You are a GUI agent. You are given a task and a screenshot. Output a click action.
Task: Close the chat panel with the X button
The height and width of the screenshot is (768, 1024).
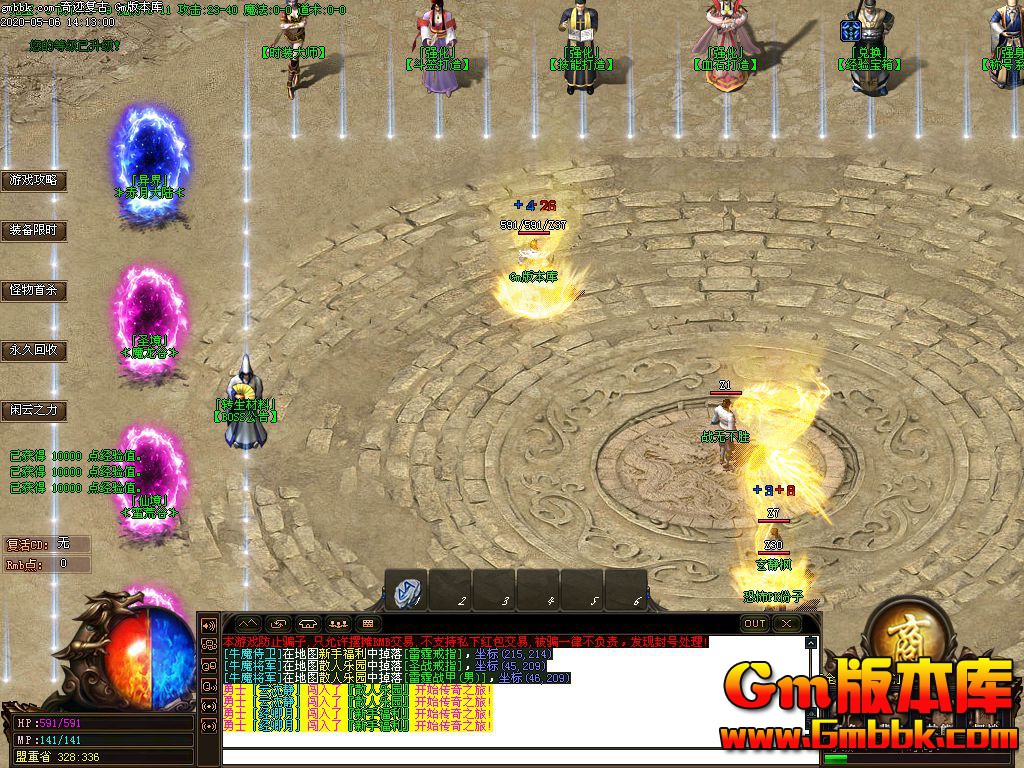click(787, 623)
